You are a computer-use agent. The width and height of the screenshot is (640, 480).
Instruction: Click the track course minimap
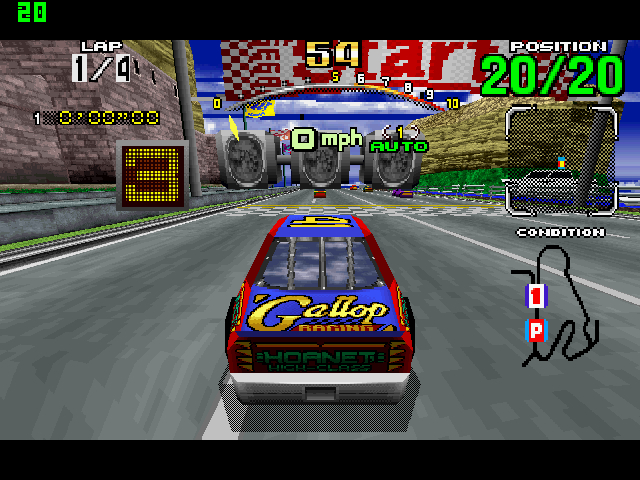click(558, 302)
